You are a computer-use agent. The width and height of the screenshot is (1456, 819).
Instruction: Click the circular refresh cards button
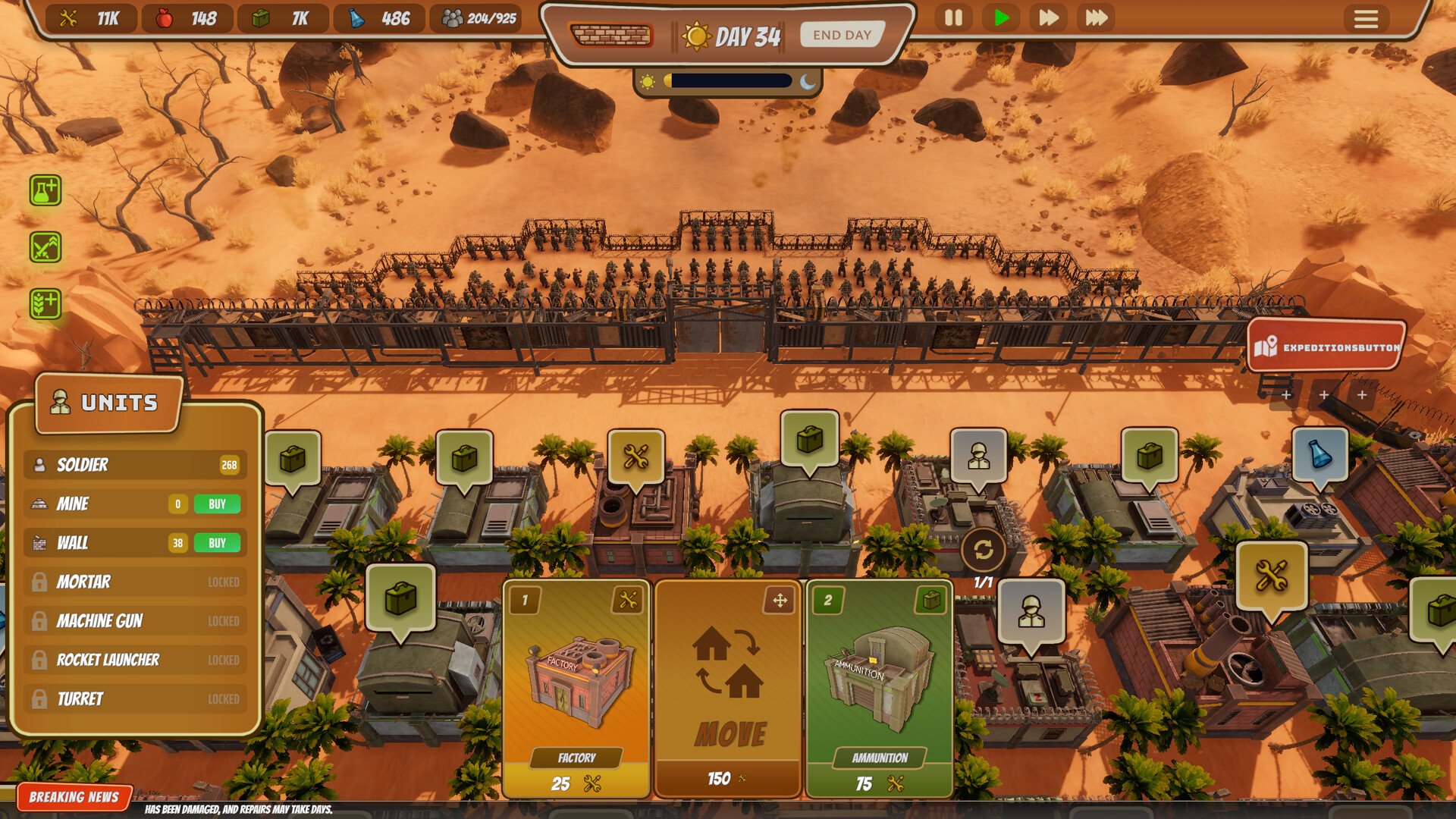point(984,550)
